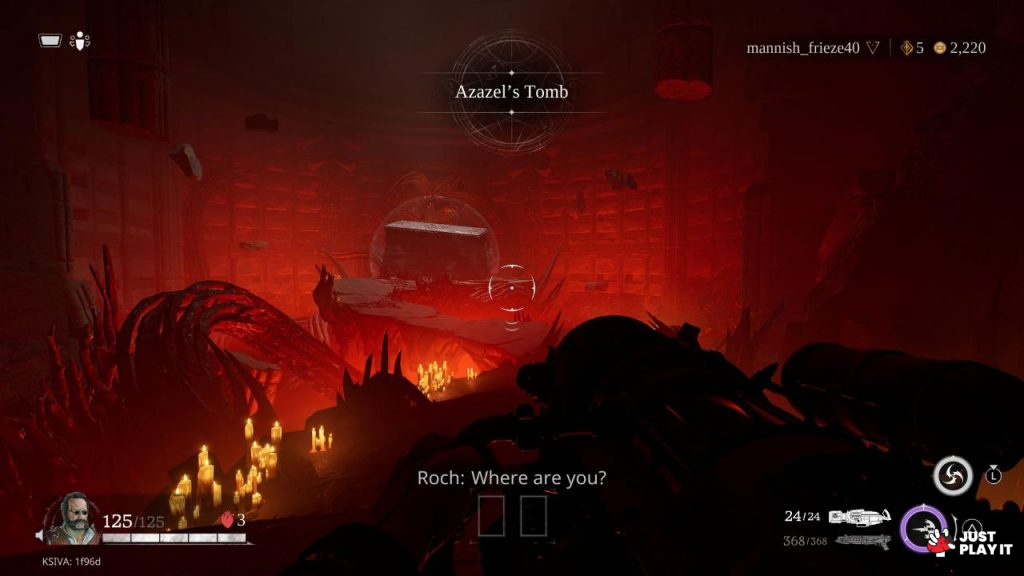Image resolution: width=1024 pixels, height=576 pixels.
Task: Click the screen-shaped icon beside the party icon
Action: point(51,41)
